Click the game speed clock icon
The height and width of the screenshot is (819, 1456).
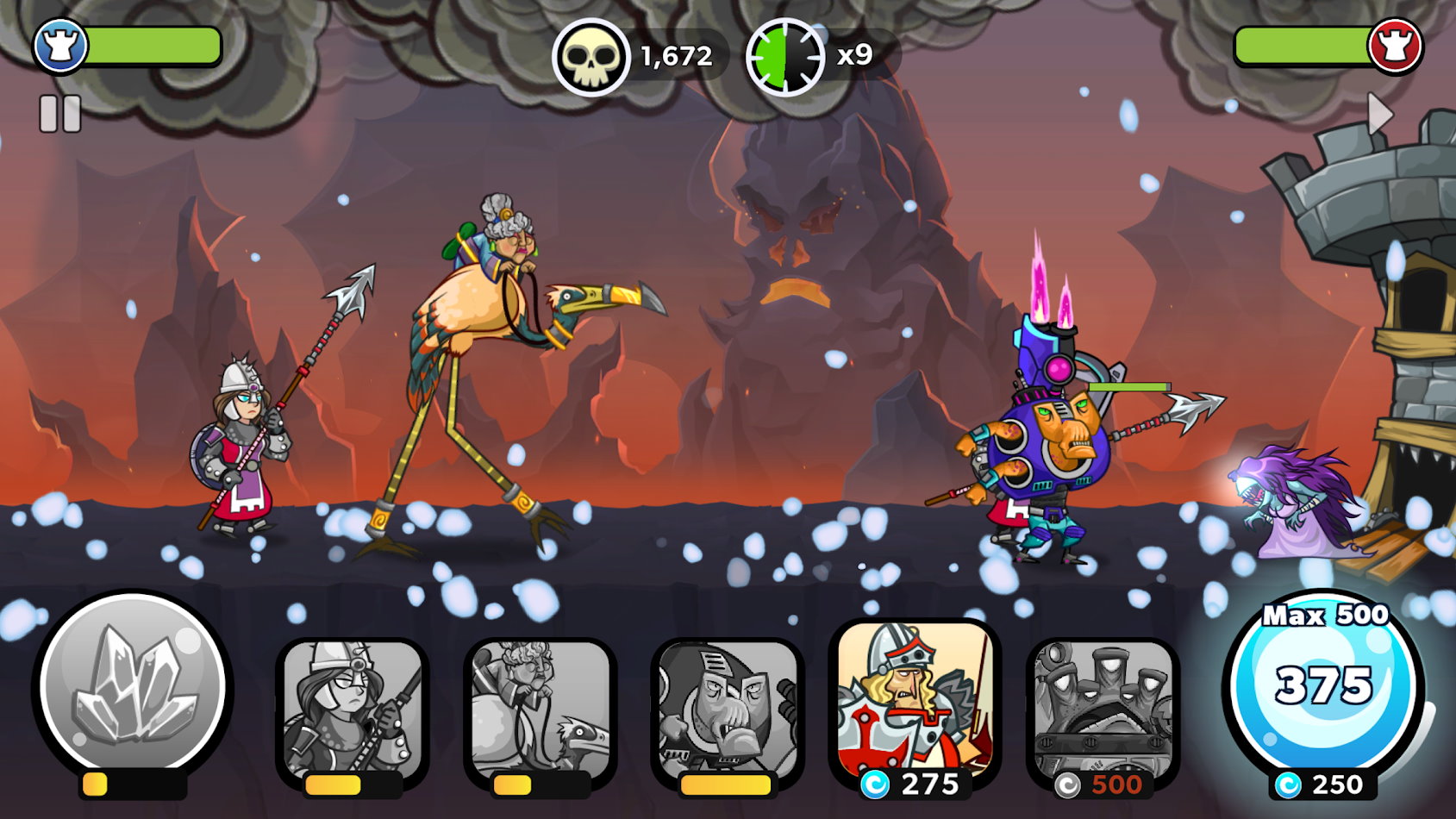(x=784, y=57)
